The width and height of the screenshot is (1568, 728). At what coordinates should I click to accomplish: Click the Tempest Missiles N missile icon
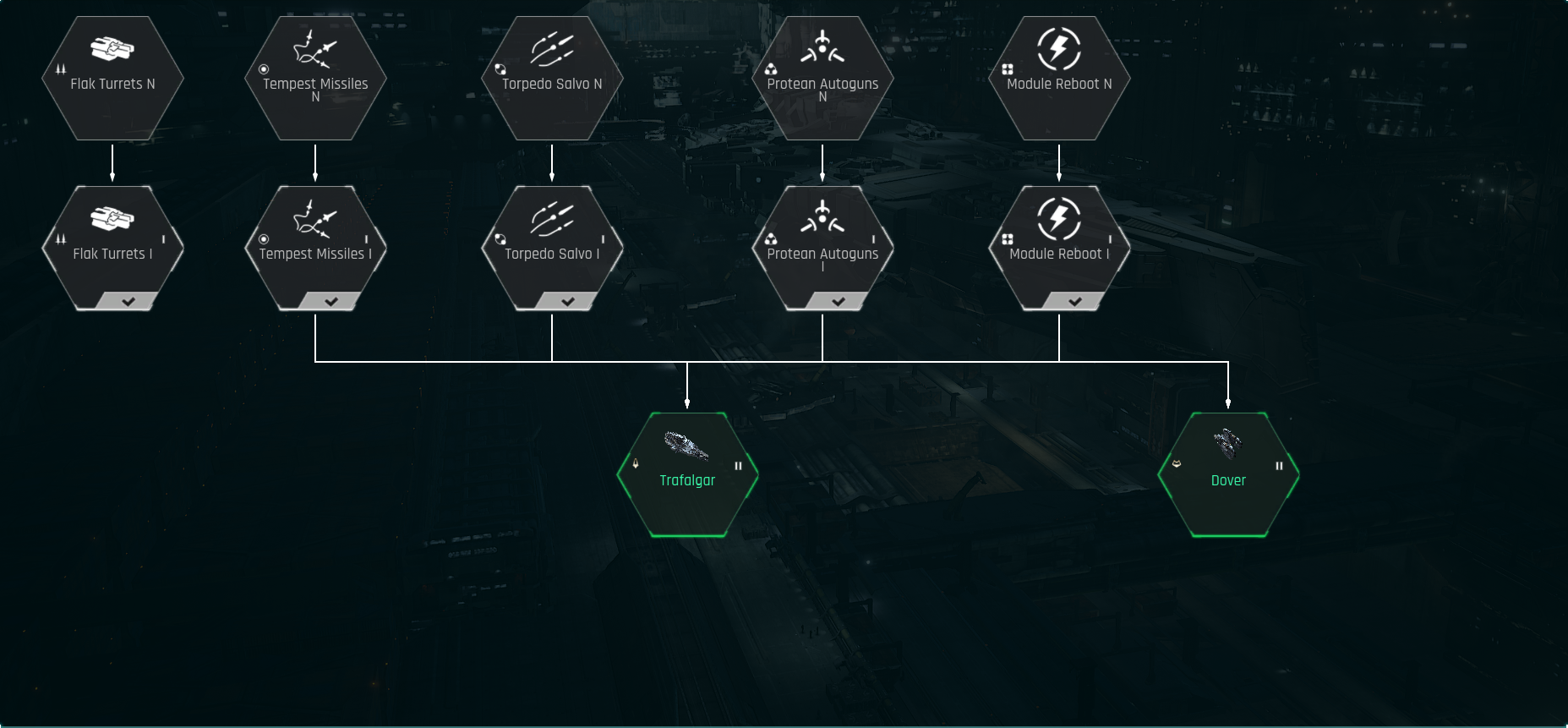316,47
